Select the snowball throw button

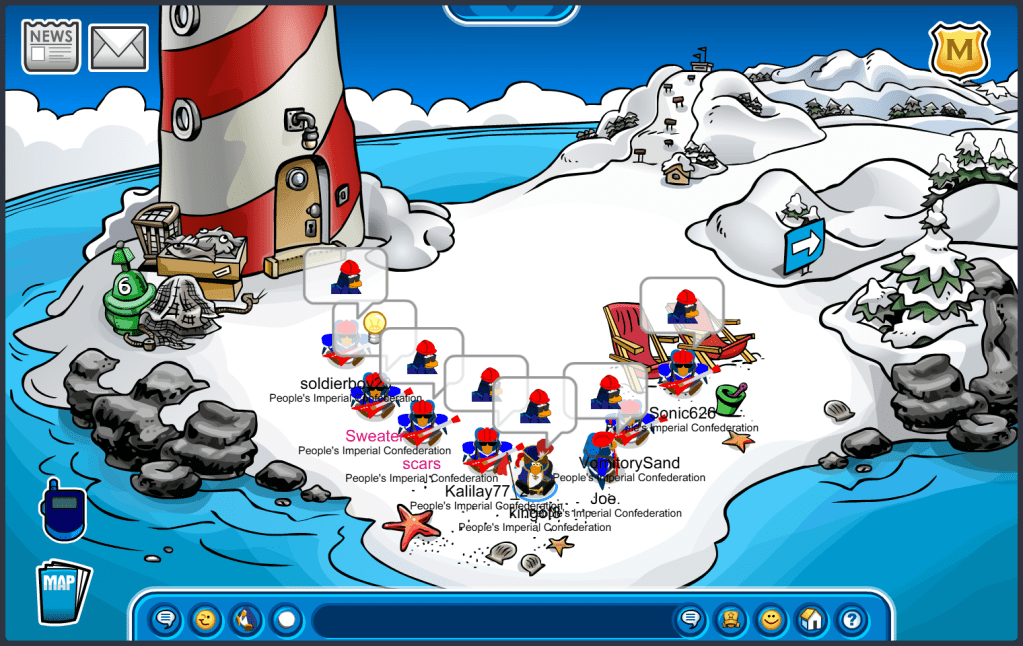[x=286, y=620]
